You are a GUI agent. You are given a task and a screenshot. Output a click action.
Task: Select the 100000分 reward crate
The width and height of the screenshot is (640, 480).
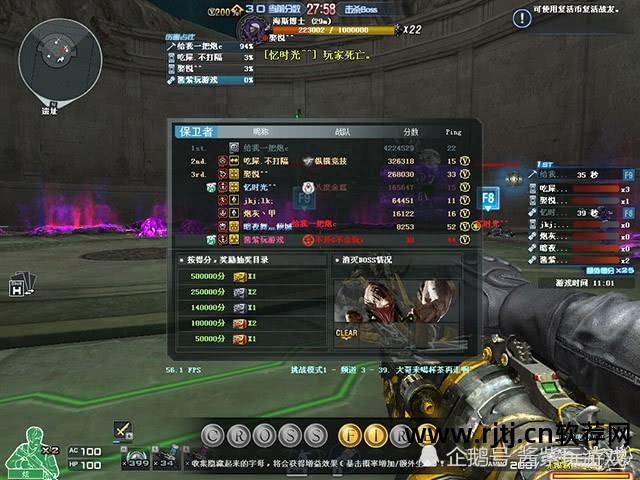[x=240, y=324]
